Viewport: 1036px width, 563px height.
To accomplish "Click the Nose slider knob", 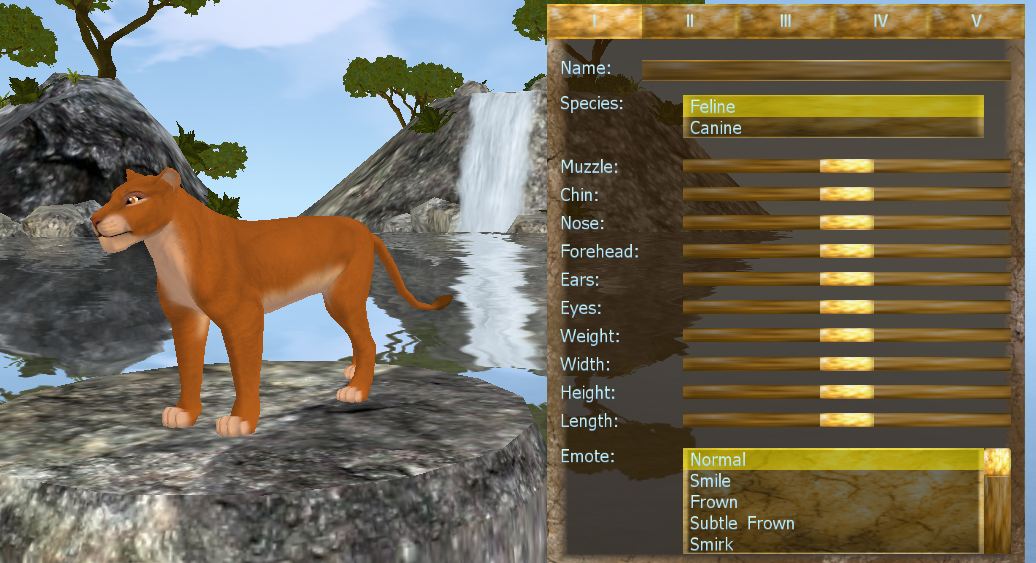I will click(x=846, y=222).
